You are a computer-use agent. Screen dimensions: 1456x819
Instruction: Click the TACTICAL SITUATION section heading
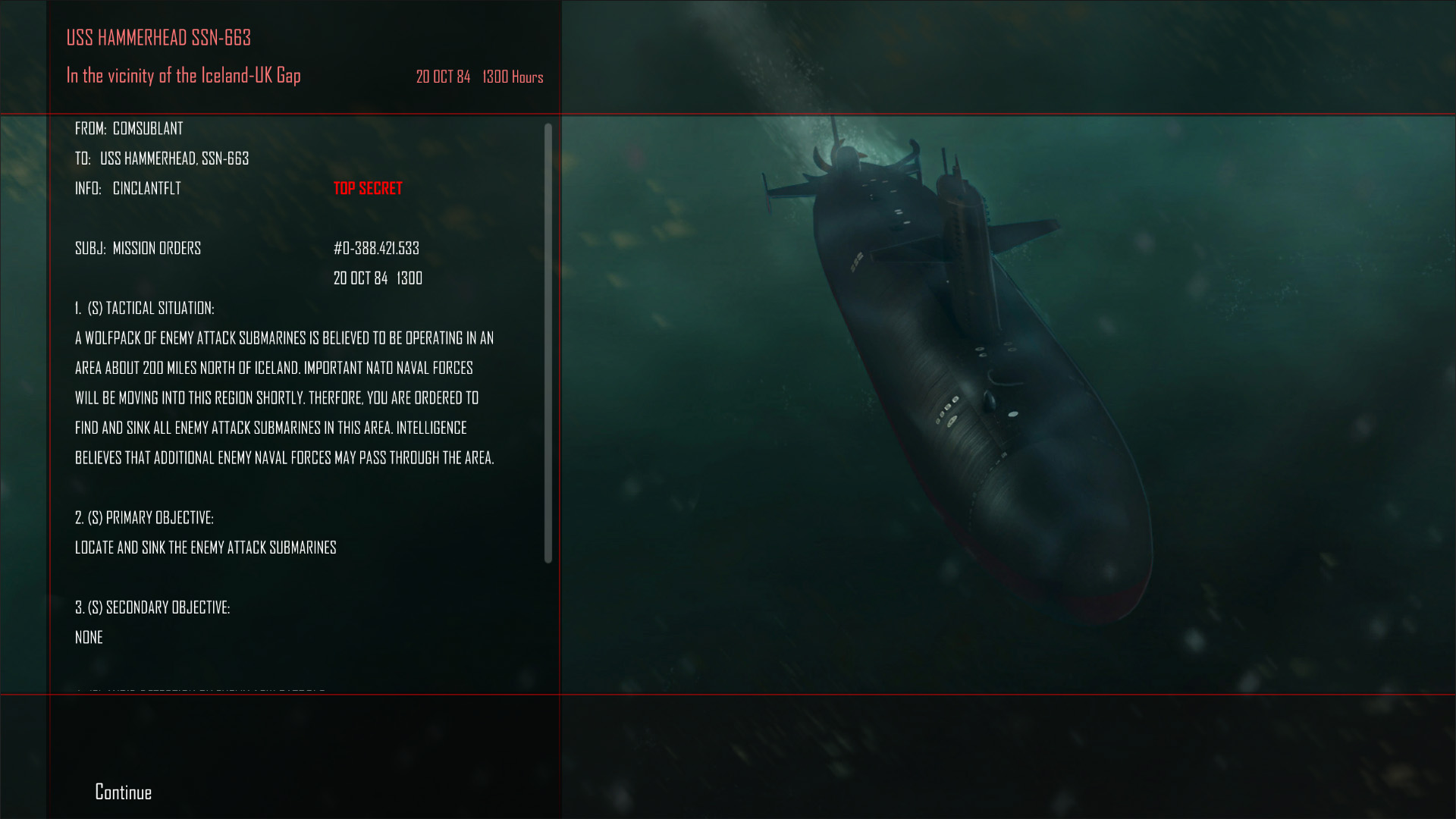(145, 308)
